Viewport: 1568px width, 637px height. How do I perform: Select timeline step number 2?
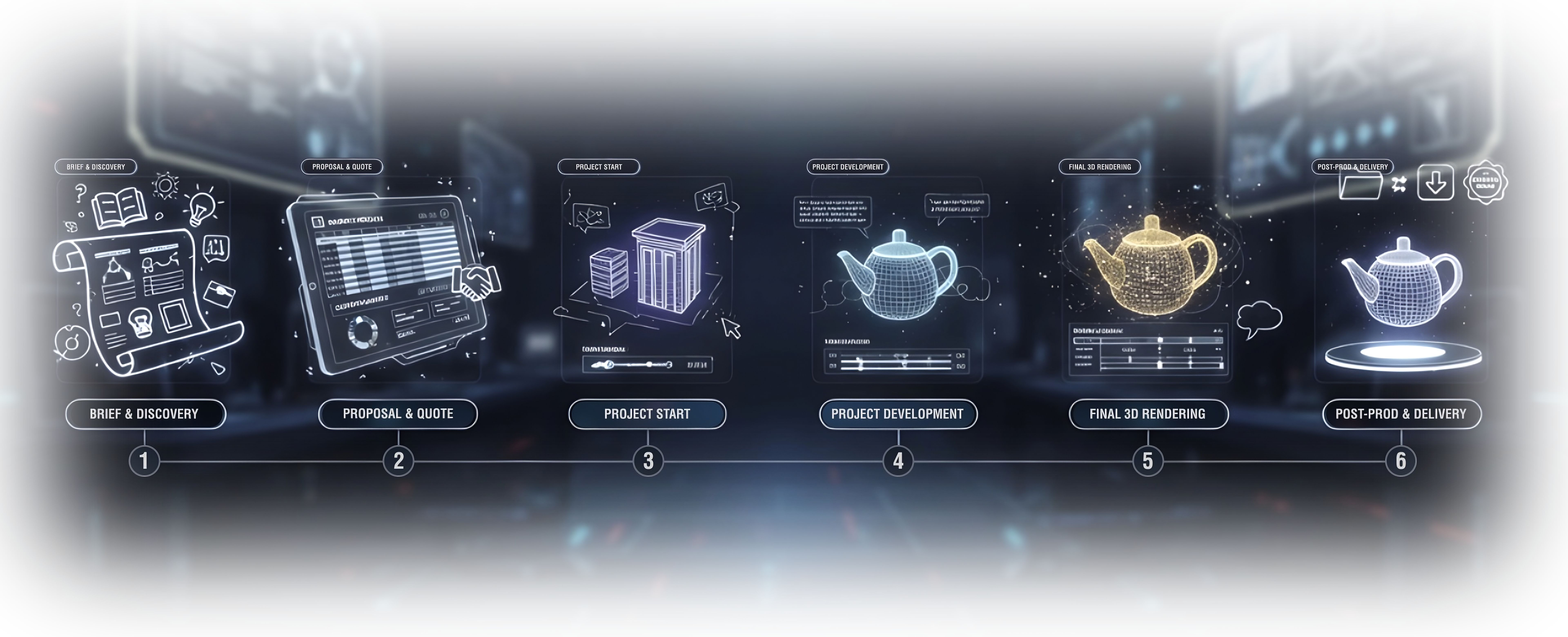(398, 461)
